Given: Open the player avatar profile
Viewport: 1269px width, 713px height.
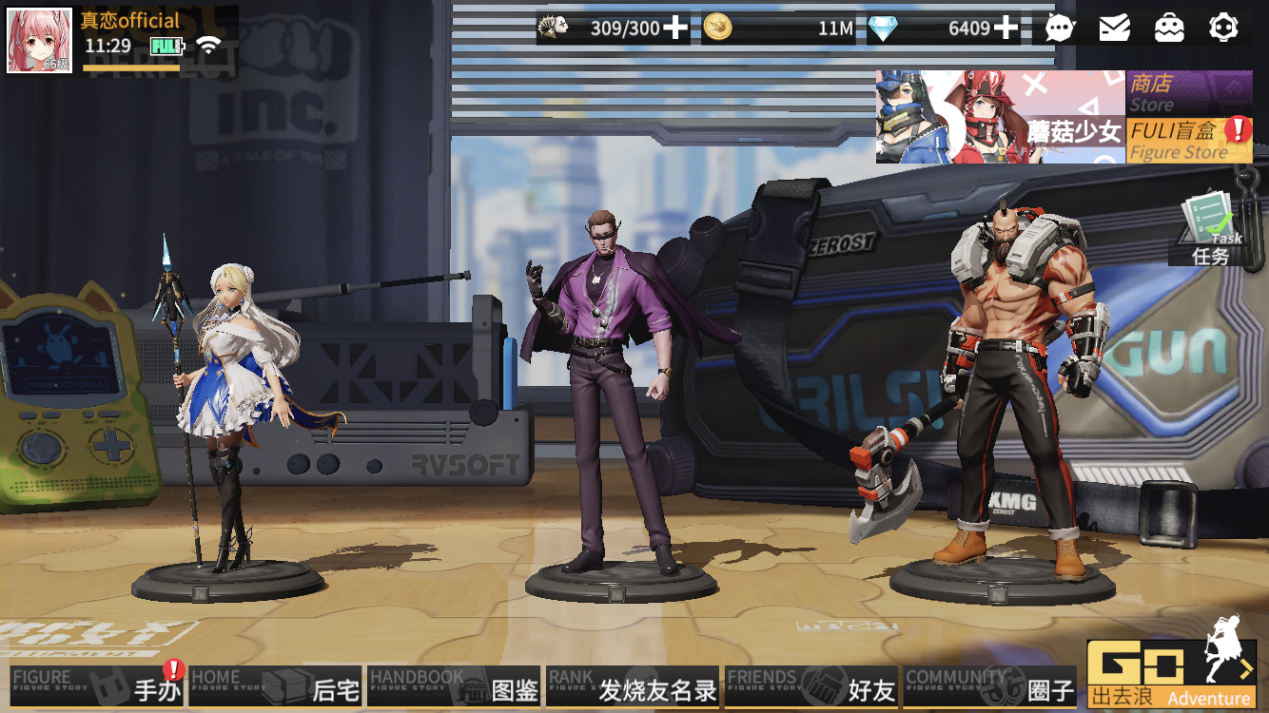Looking at the screenshot, I should click(40, 41).
